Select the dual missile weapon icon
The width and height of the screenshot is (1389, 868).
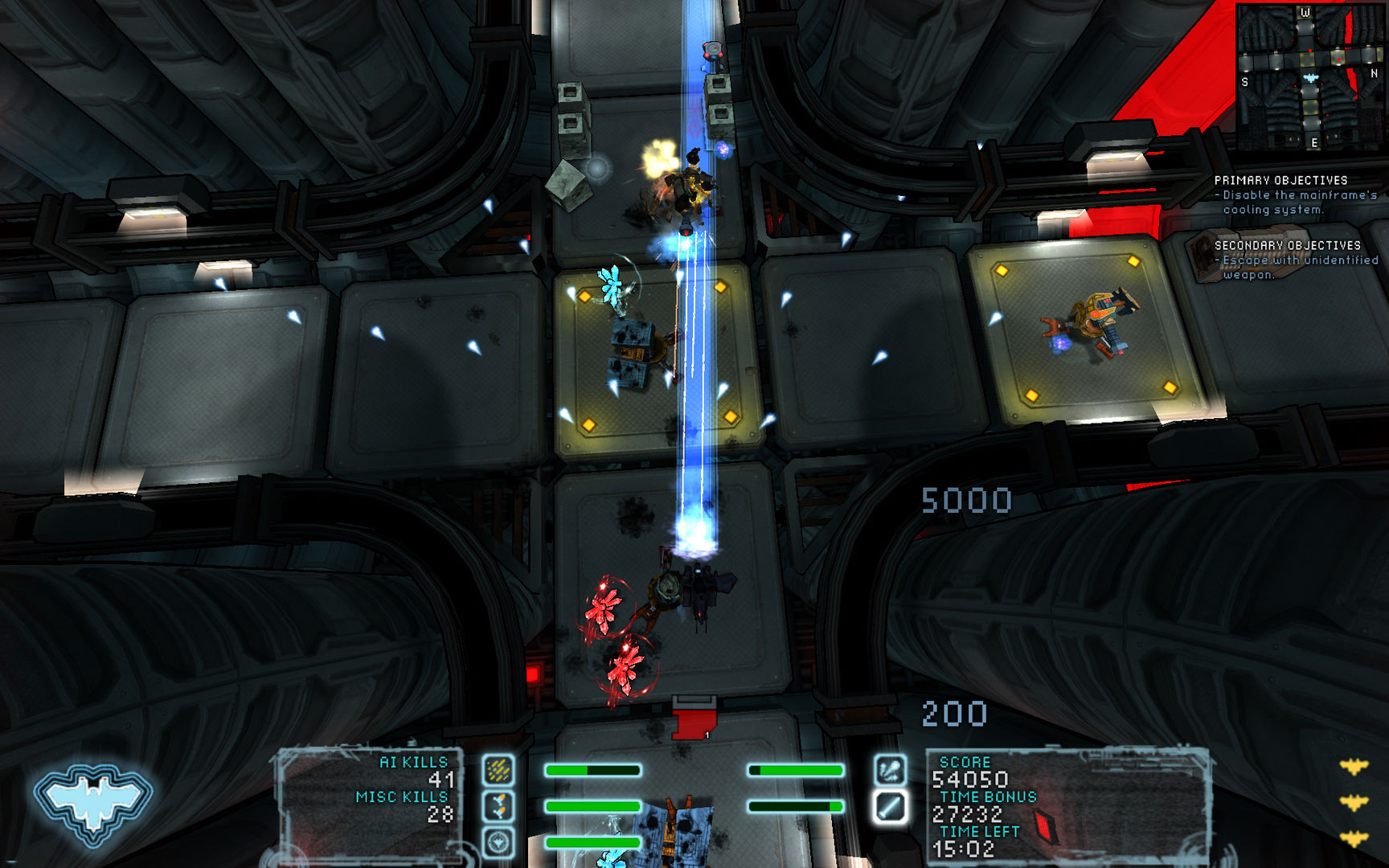point(498,805)
